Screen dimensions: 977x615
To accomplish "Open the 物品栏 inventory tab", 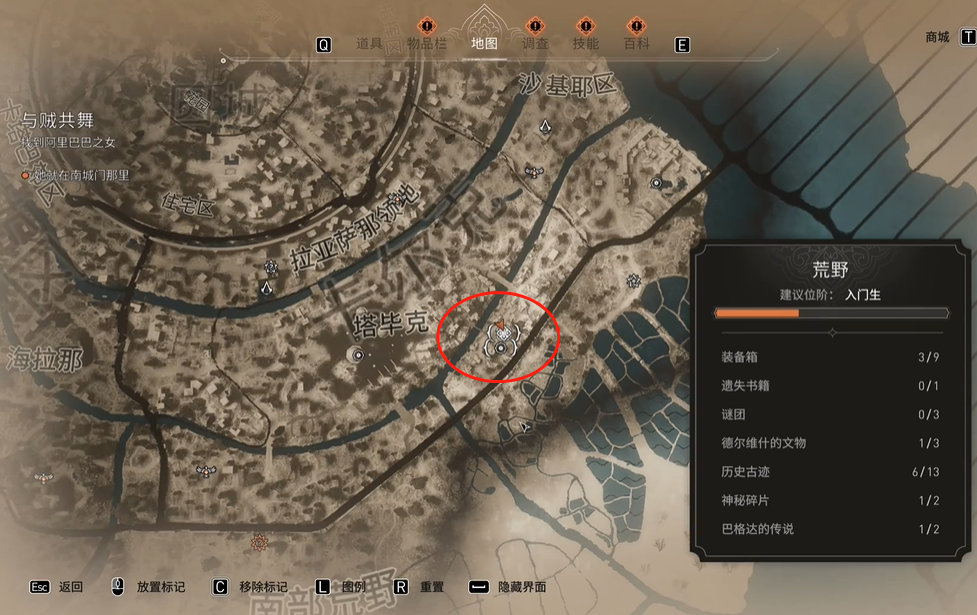I will [x=427, y=44].
